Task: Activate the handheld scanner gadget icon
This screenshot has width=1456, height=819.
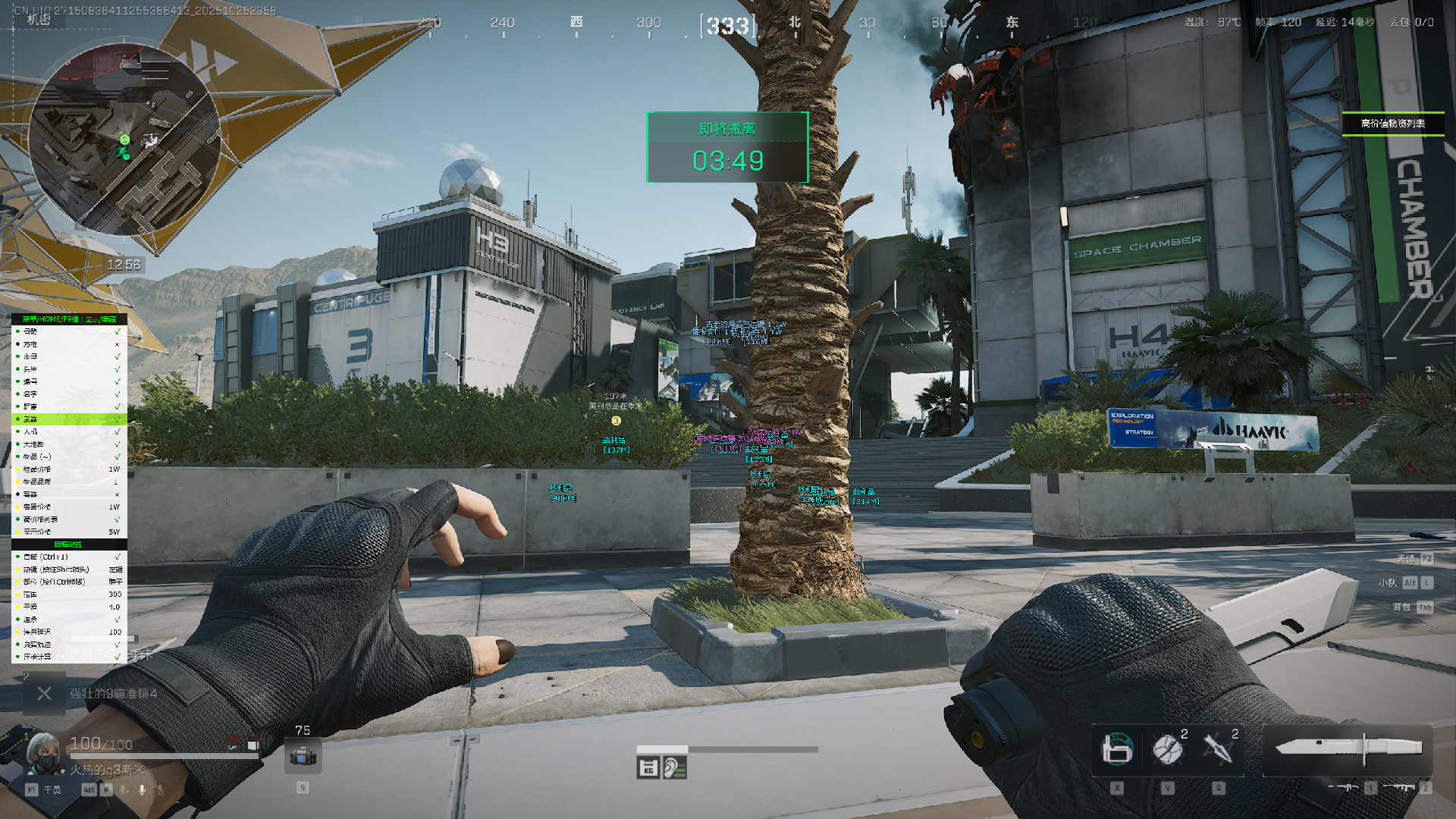Action: [x=1116, y=749]
